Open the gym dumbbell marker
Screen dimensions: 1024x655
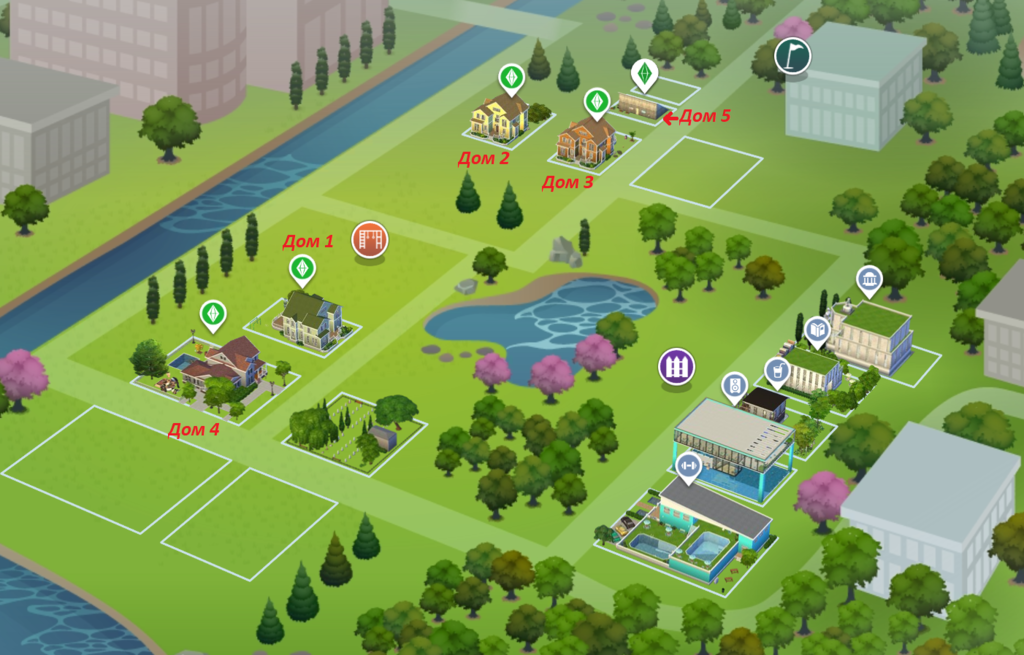point(688,465)
